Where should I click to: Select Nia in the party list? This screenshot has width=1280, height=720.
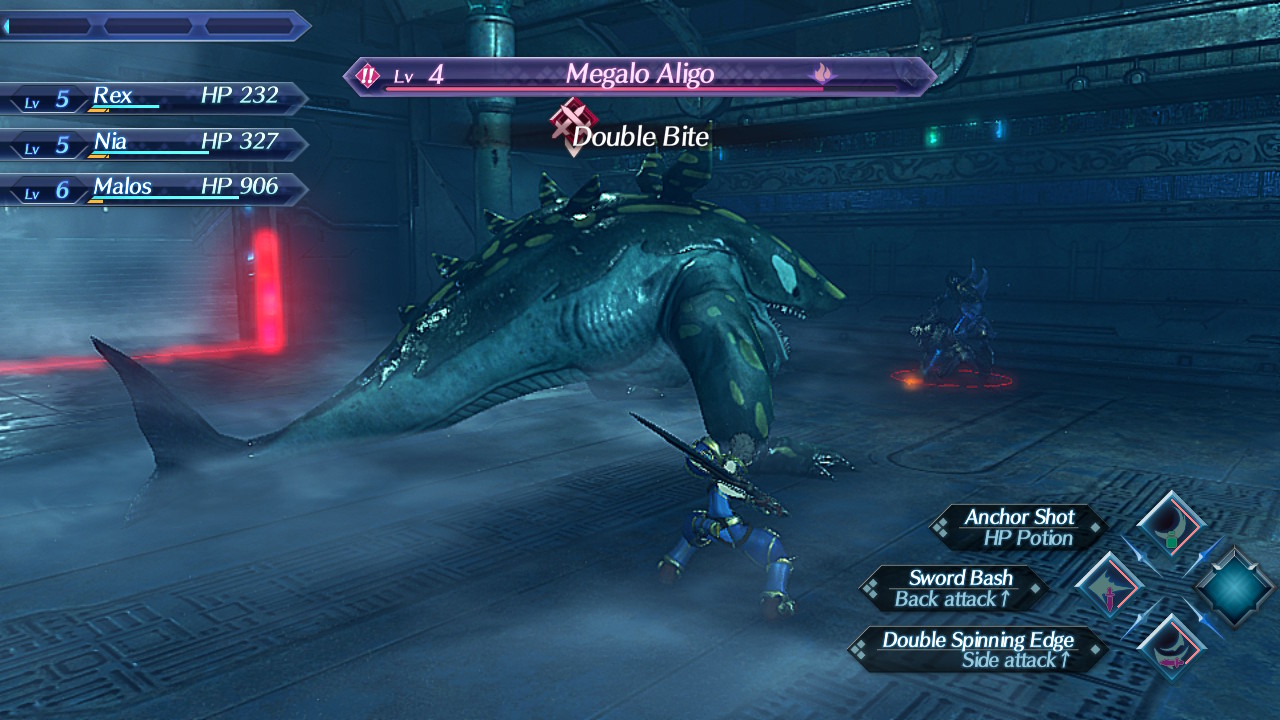point(155,144)
